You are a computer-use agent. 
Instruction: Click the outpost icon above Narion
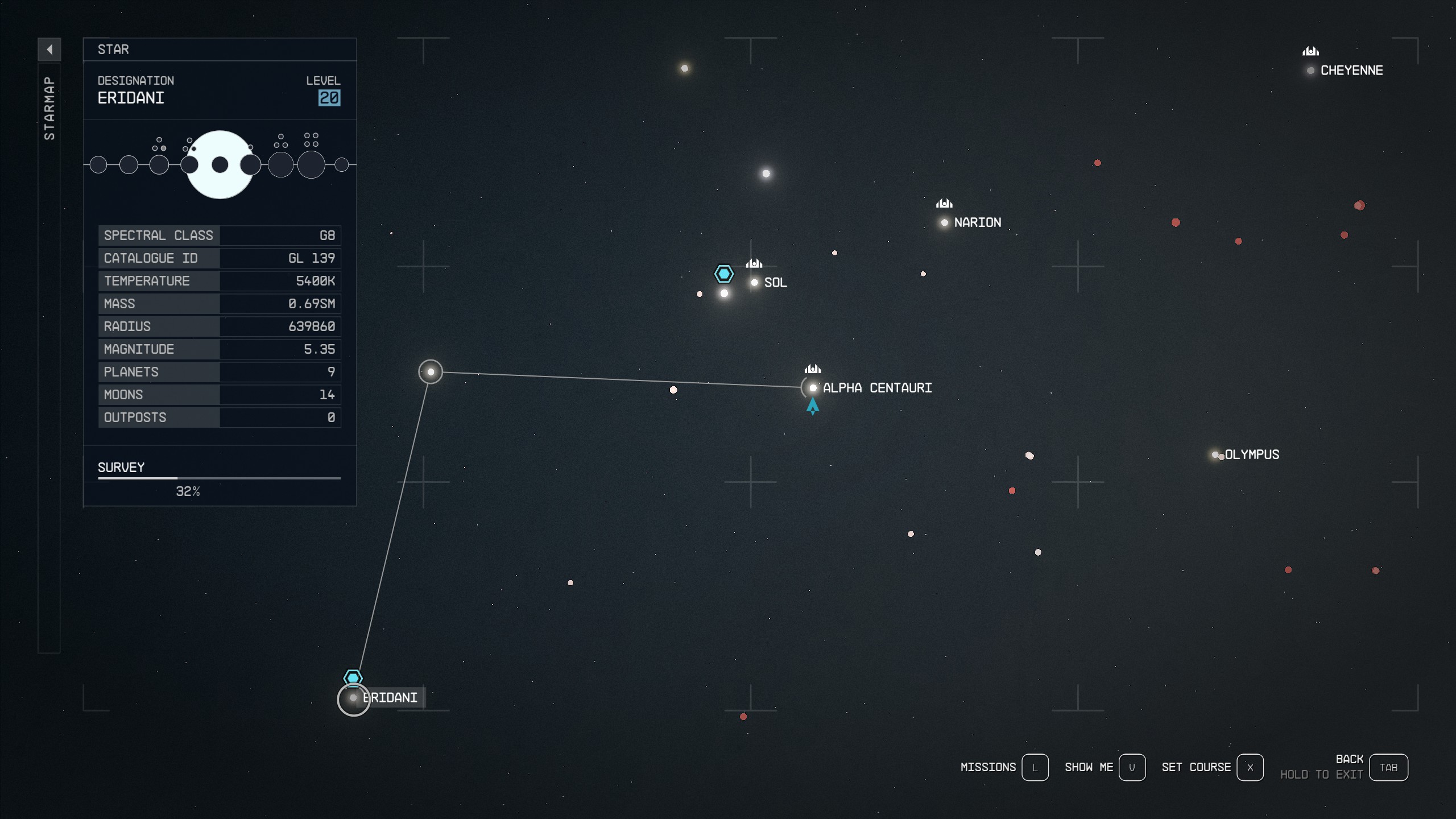tap(944, 202)
